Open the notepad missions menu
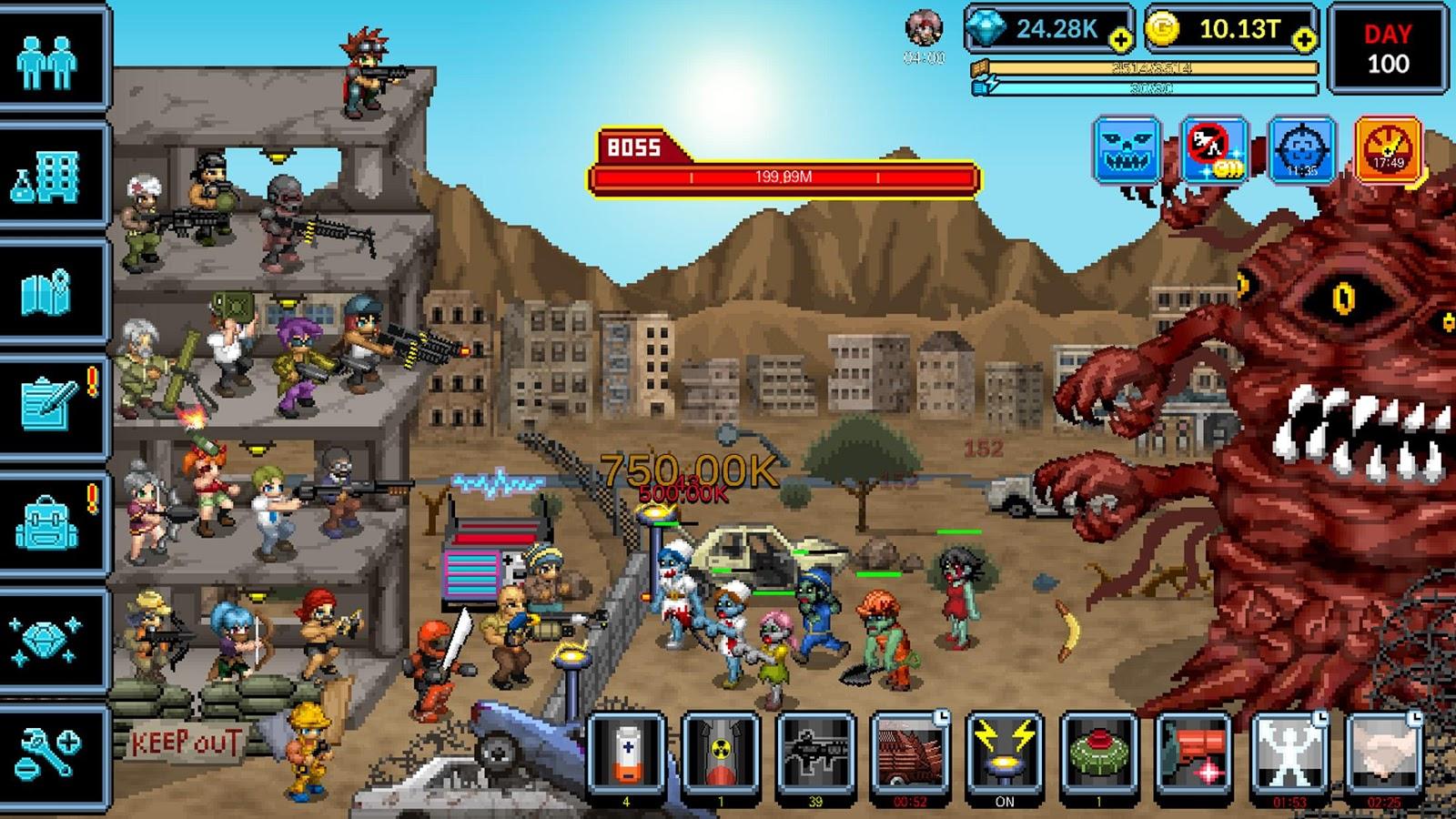Viewport: 1456px width, 819px height. (47, 405)
